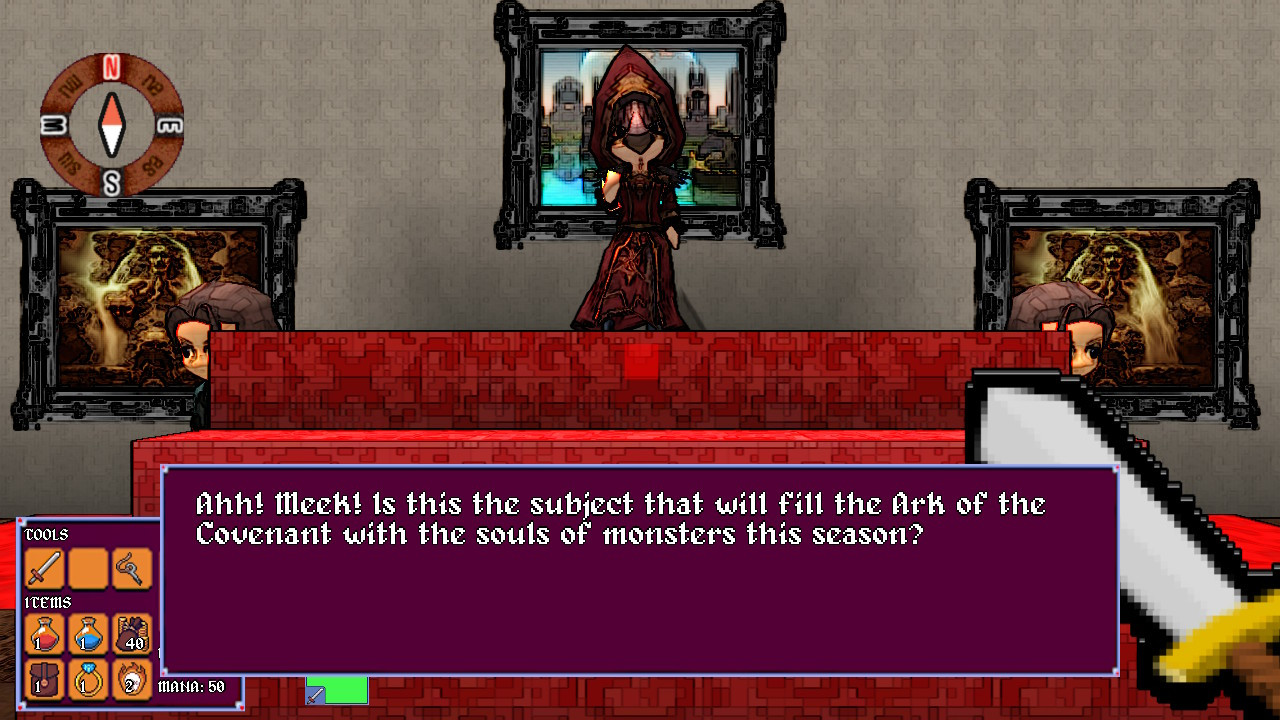
Task: Toggle the empty tool slot next to the sword
Action: tap(87, 567)
